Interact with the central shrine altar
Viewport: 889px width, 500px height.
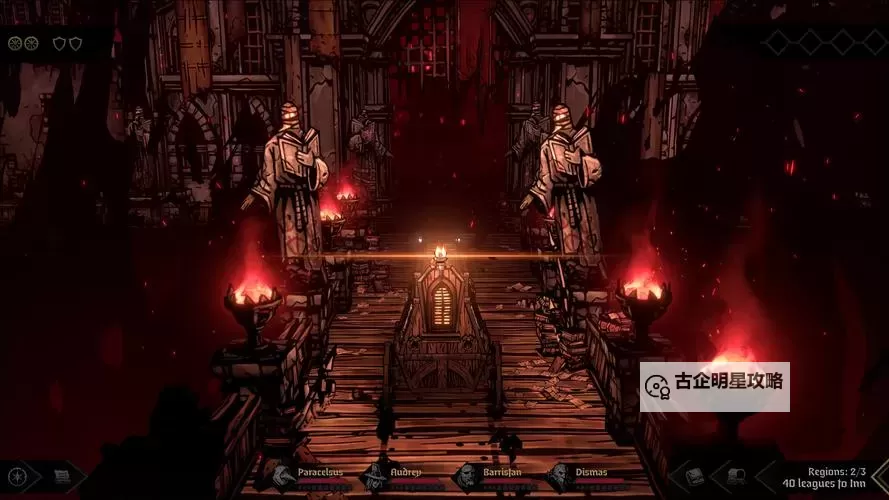click(x=442, y=310)
